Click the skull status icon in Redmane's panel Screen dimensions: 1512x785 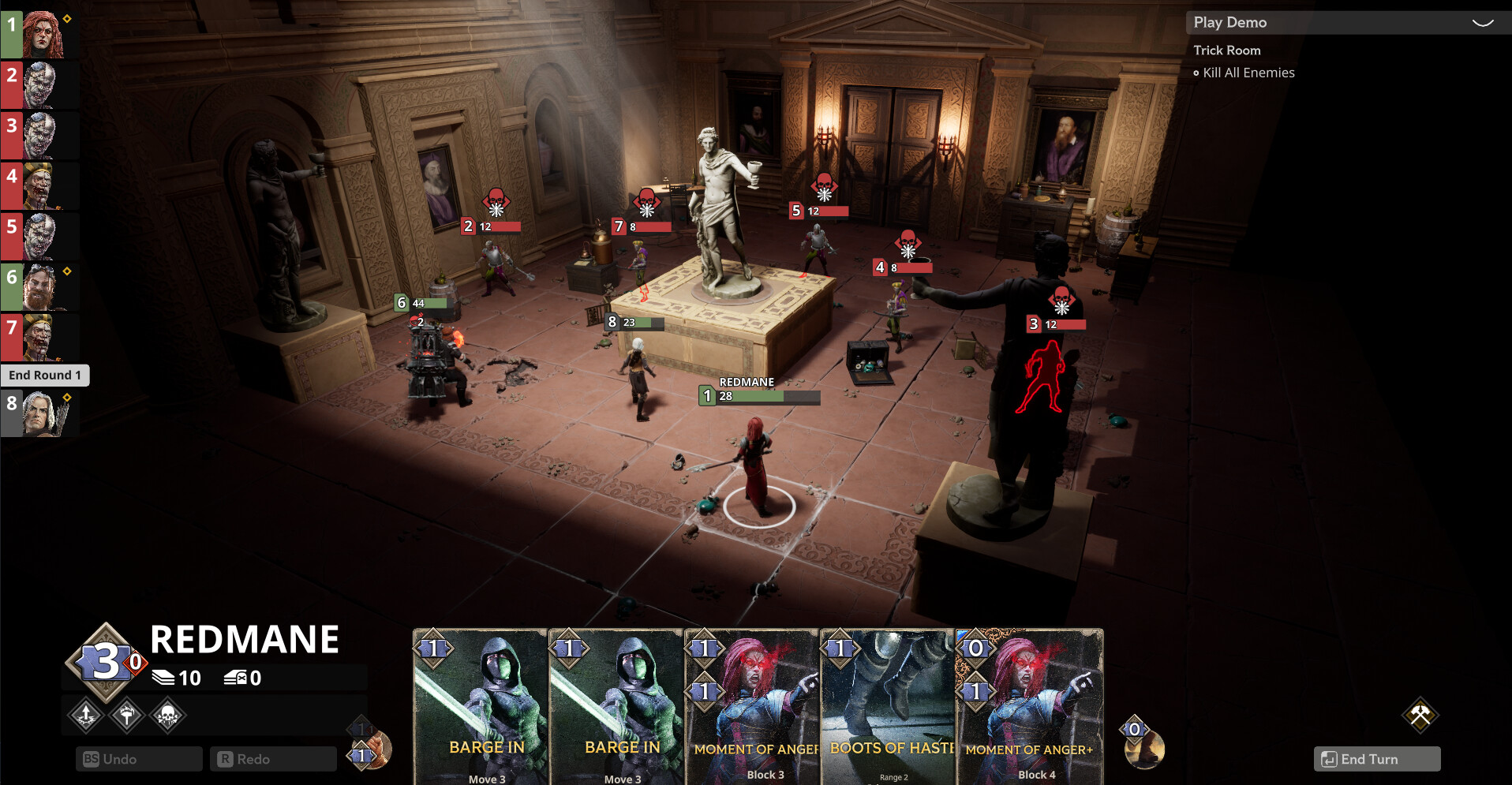click(x=167, y=714)
